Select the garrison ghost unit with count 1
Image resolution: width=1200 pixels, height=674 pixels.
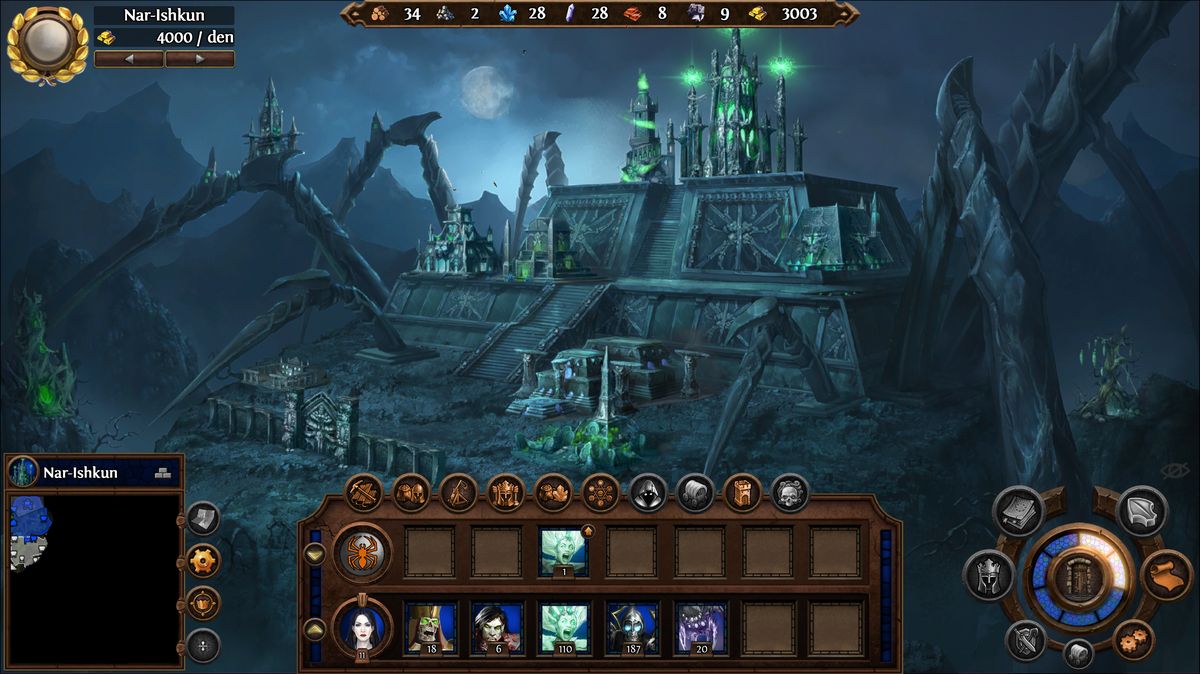tap(565, 552)
